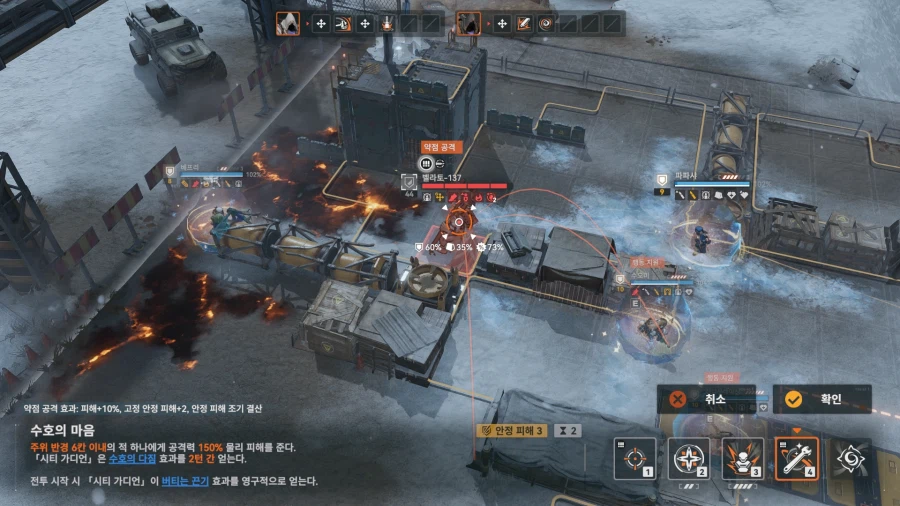Activate the swirl ultimate skill icon
The image size is (900, 506).
pos(850,458)
